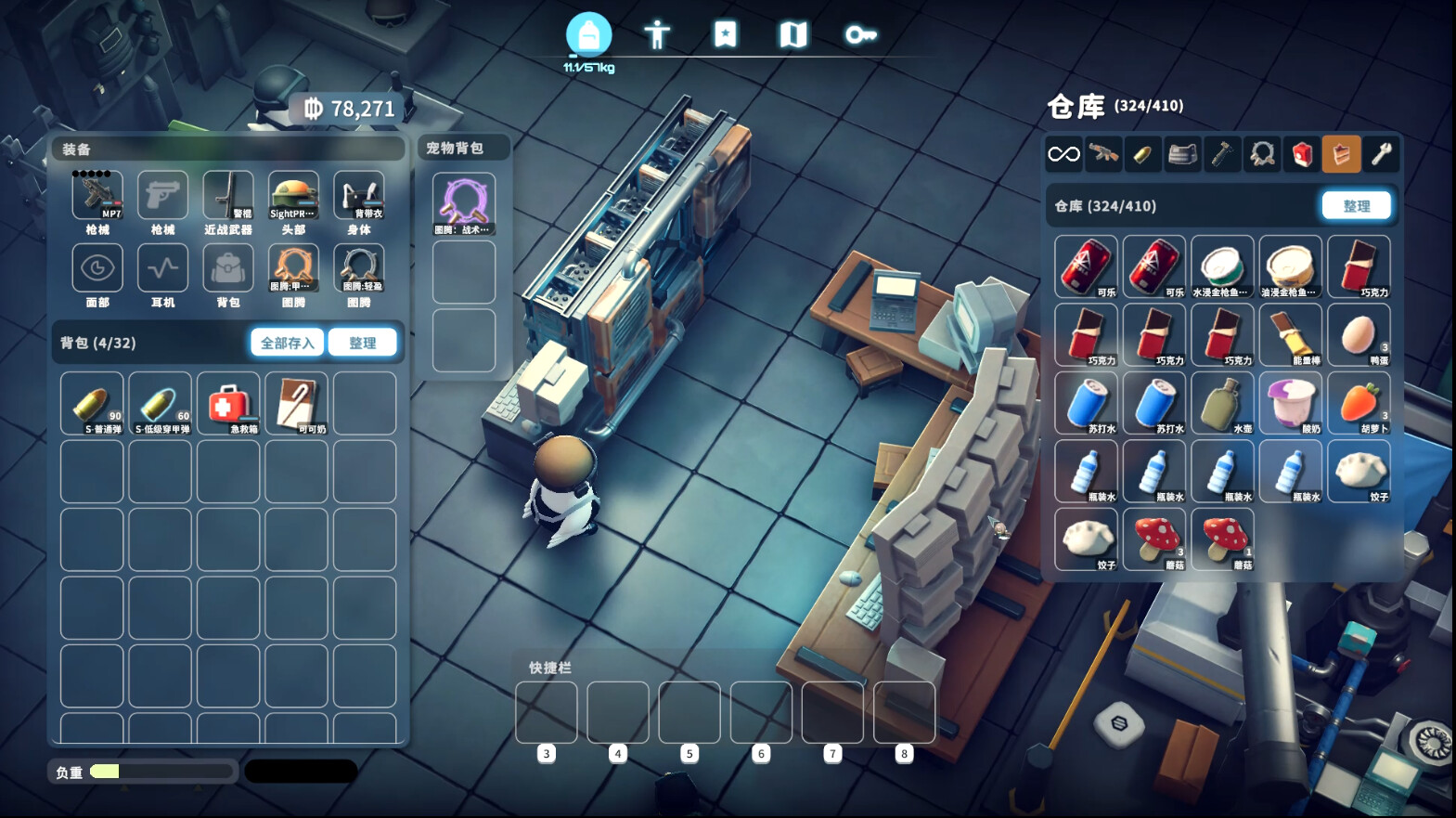The height and width of the screenshot is (818, 1456).
Task: Filter warehouse by ammo bullet category
Action: tap(1143, 154)
